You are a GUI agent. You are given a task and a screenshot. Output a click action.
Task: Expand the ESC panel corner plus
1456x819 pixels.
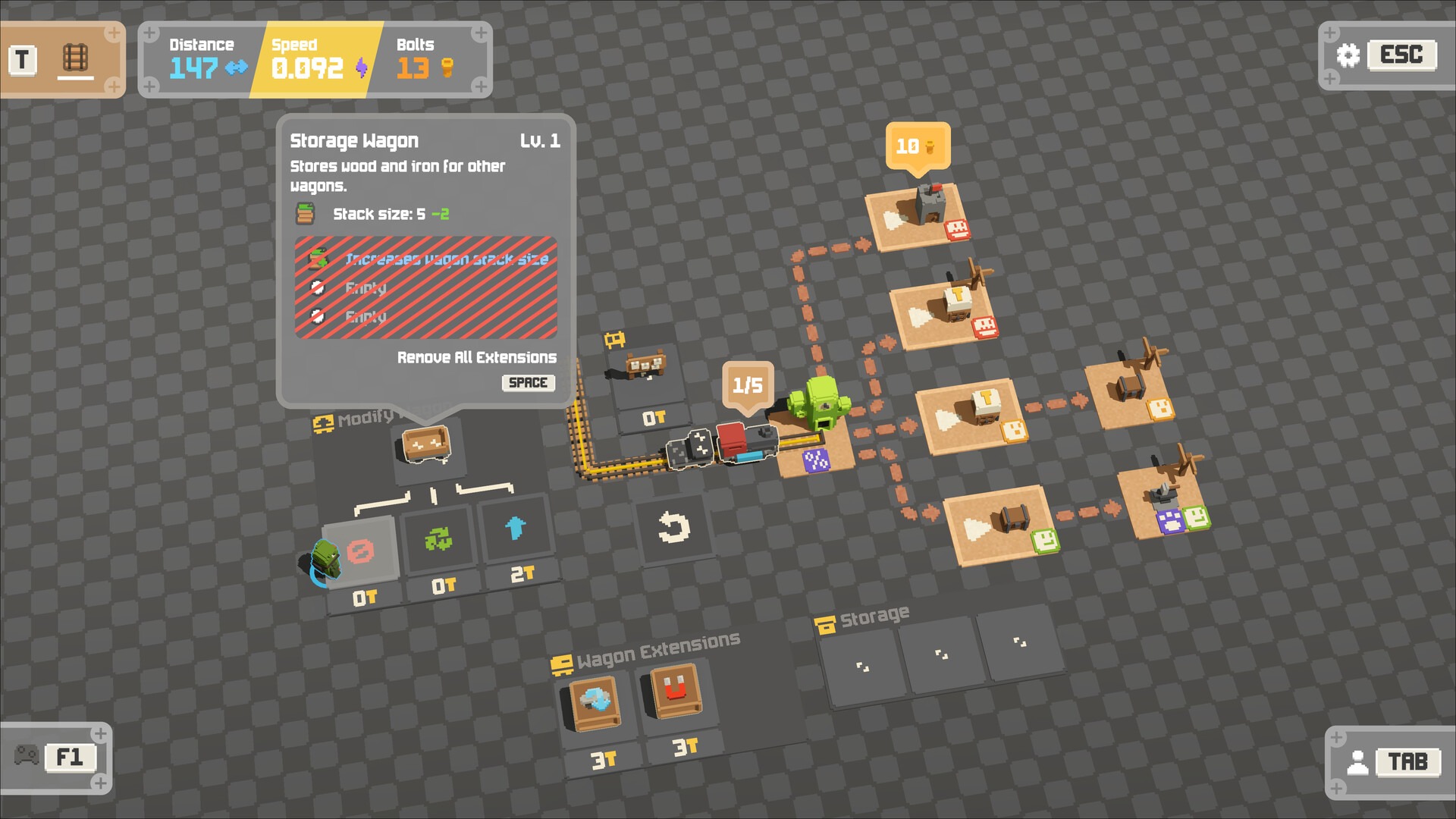[1329, 33]
